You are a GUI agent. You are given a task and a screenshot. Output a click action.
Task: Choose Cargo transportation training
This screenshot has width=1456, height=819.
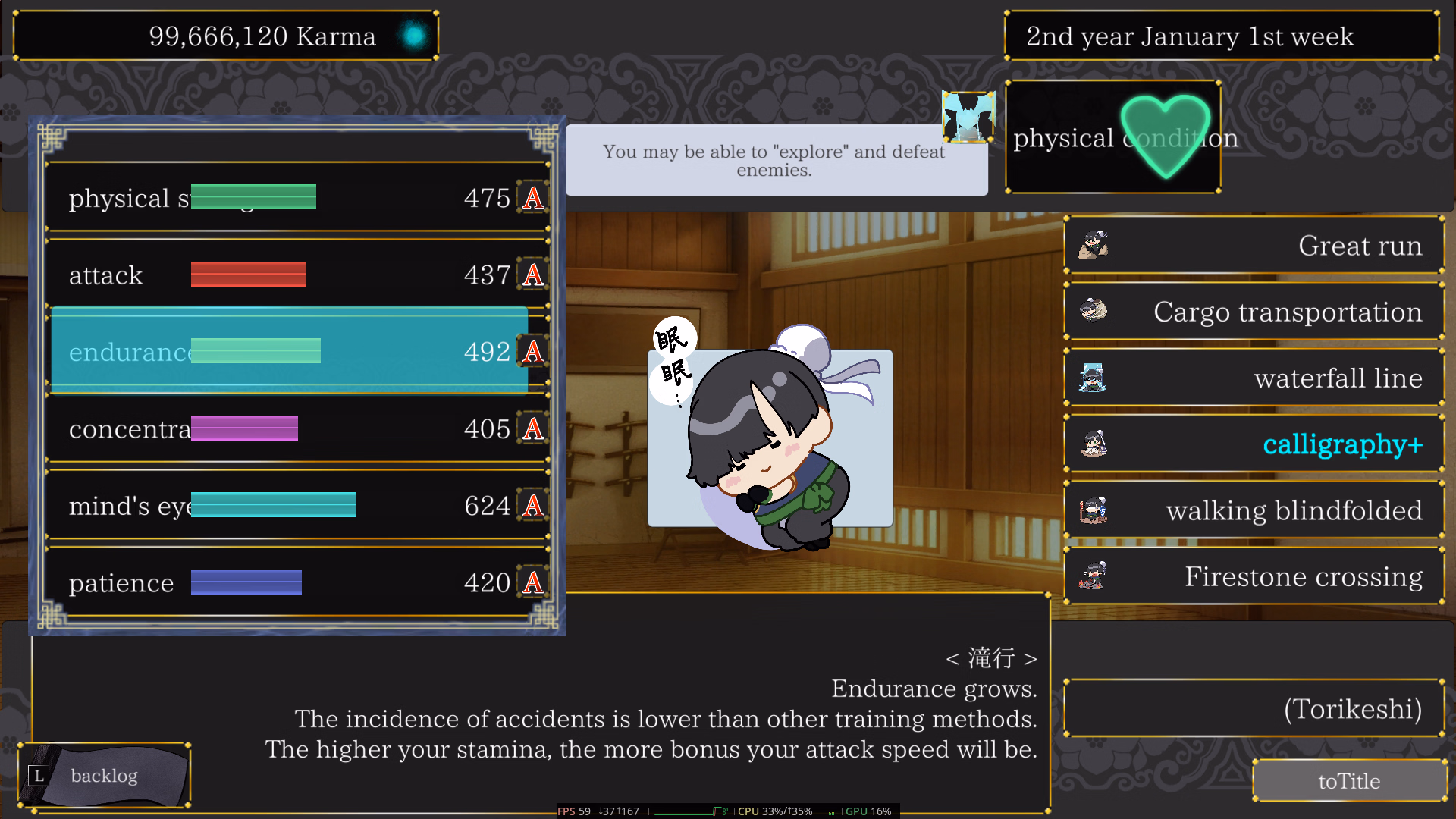tap(1254, 312)
